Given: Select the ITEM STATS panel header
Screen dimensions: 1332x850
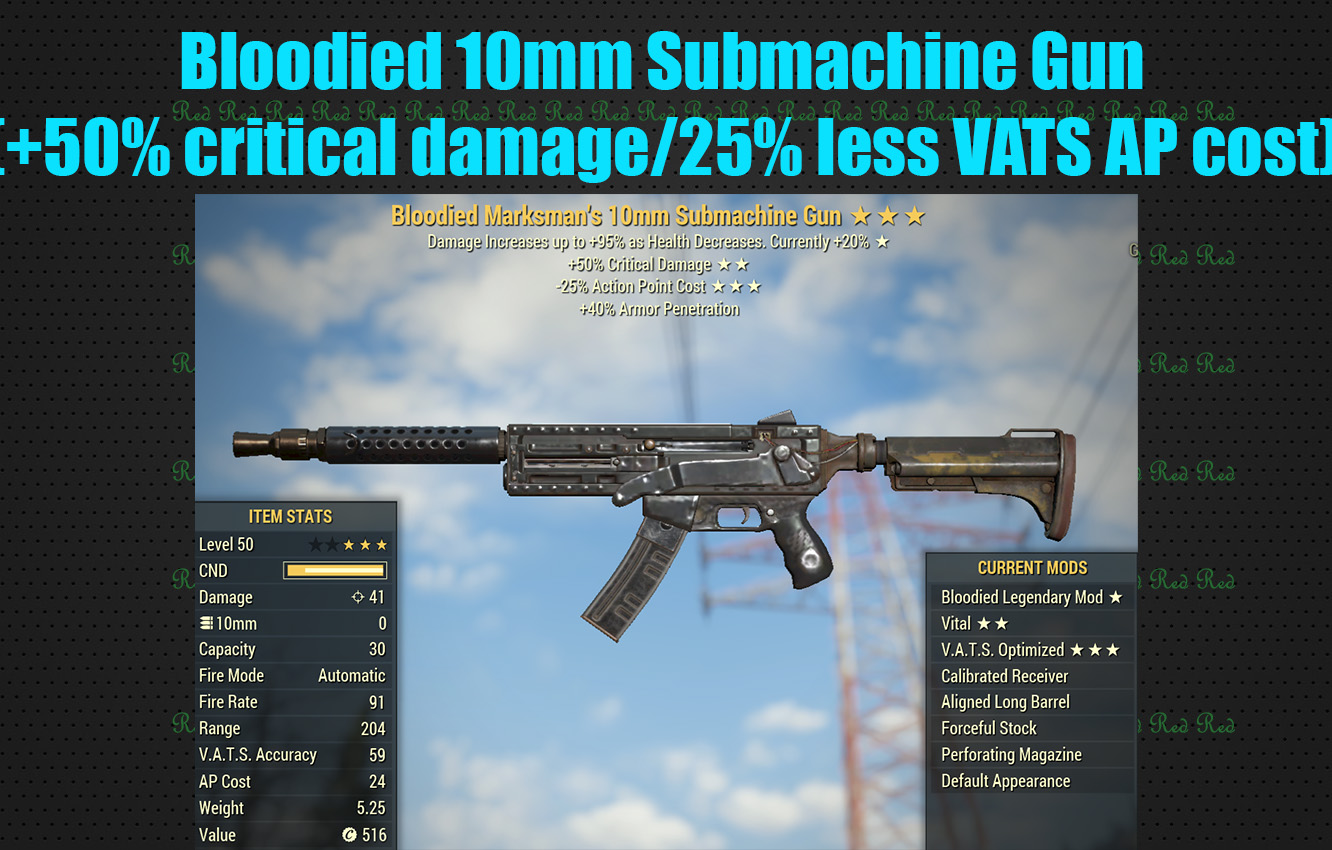Looking at the screenshot, I should [x=293, y=516].
